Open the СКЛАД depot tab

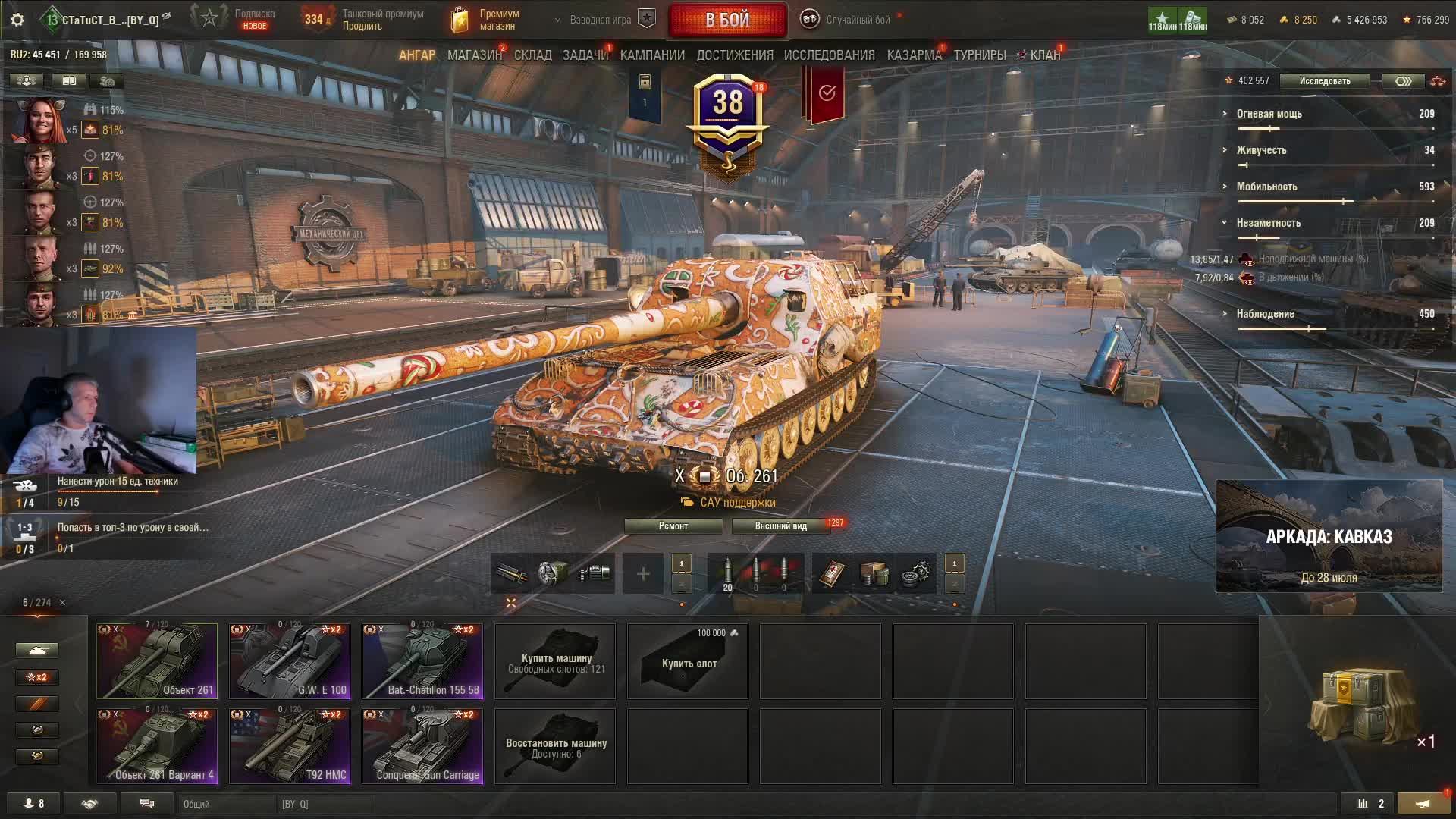point(532,55)
